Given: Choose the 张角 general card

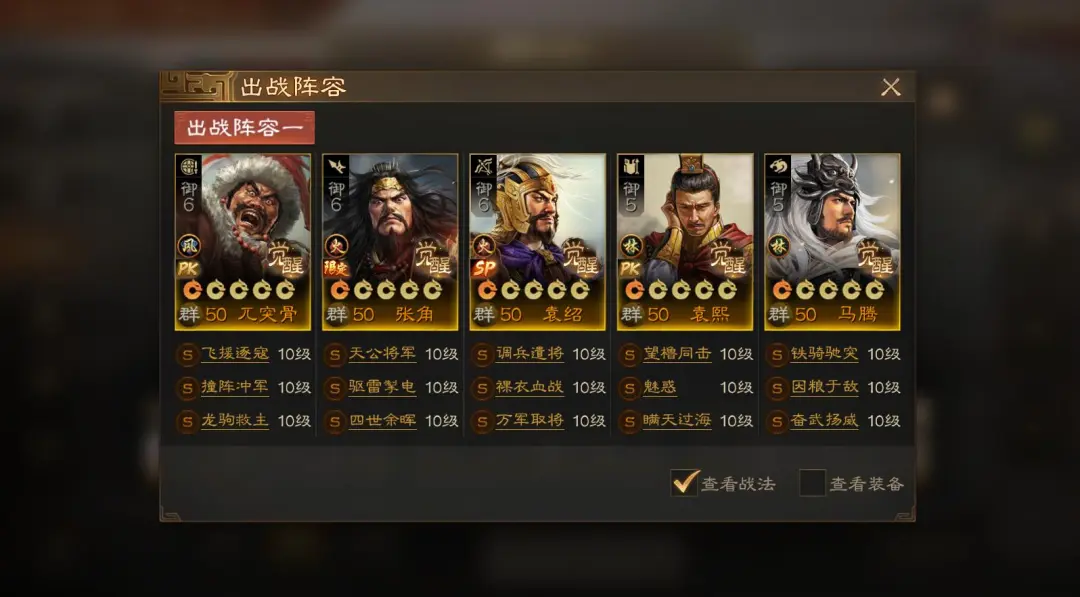Looking at the screenshot, I should (x=390, y=241).
